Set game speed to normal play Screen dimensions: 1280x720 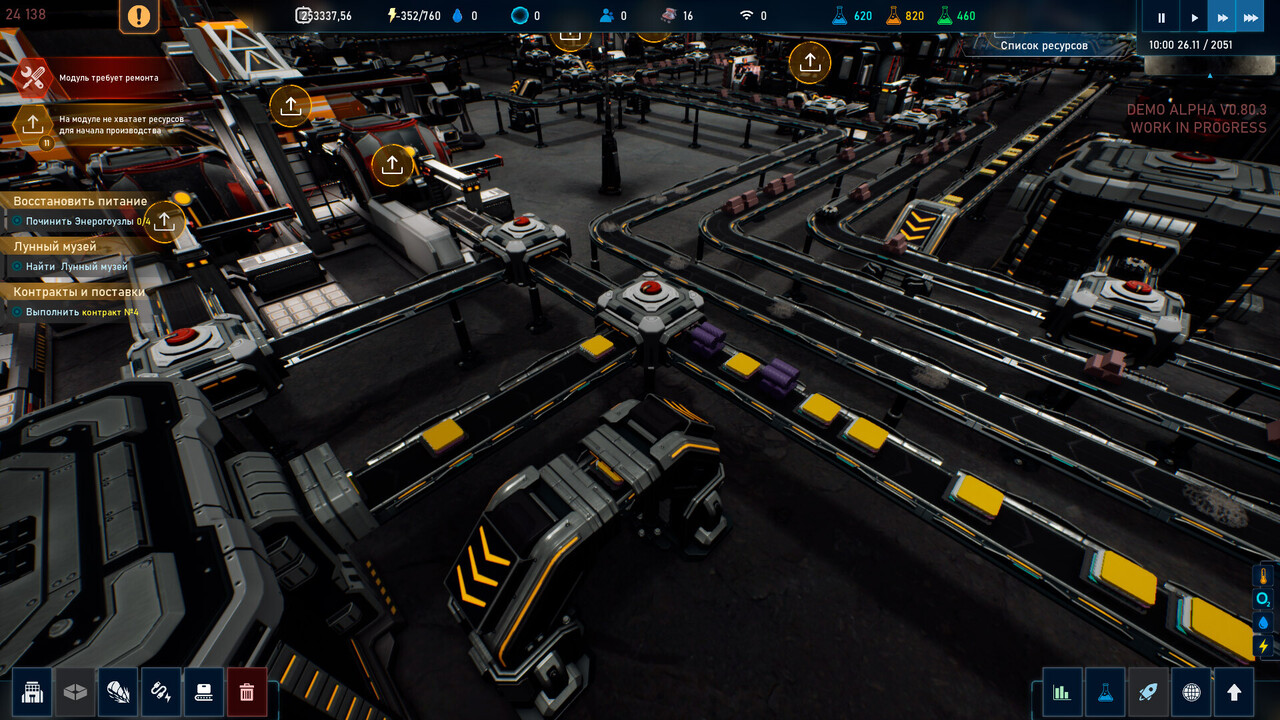[x=1194, y=17]
